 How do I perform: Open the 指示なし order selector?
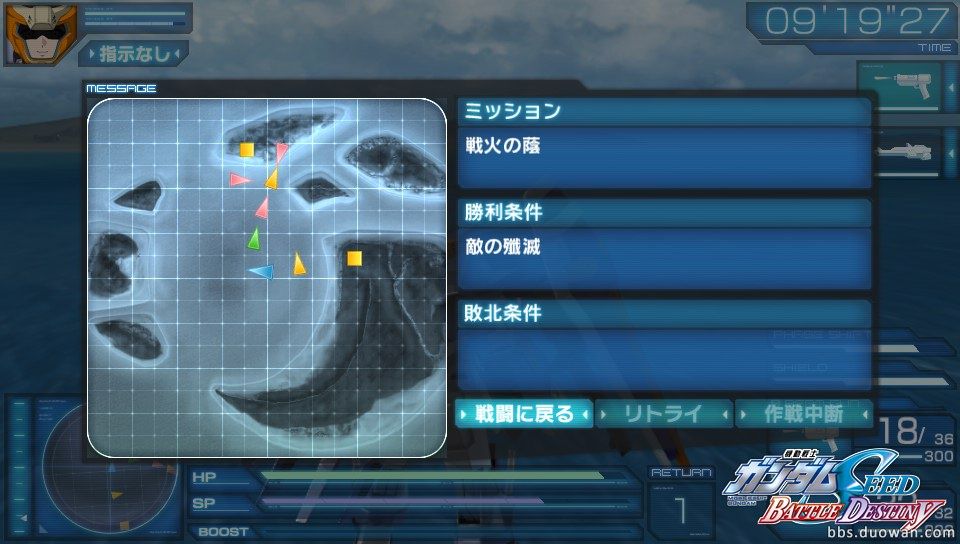[133, 52]
